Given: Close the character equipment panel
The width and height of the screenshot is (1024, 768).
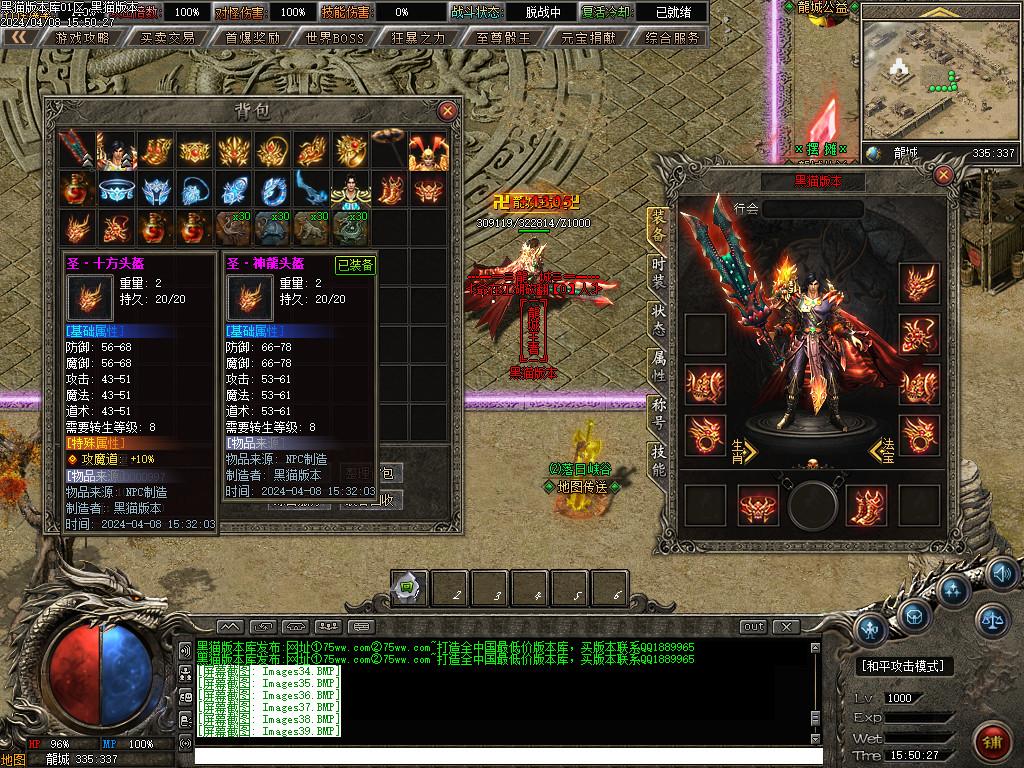Looking at the screenshot, I should (x=943, y=175).
